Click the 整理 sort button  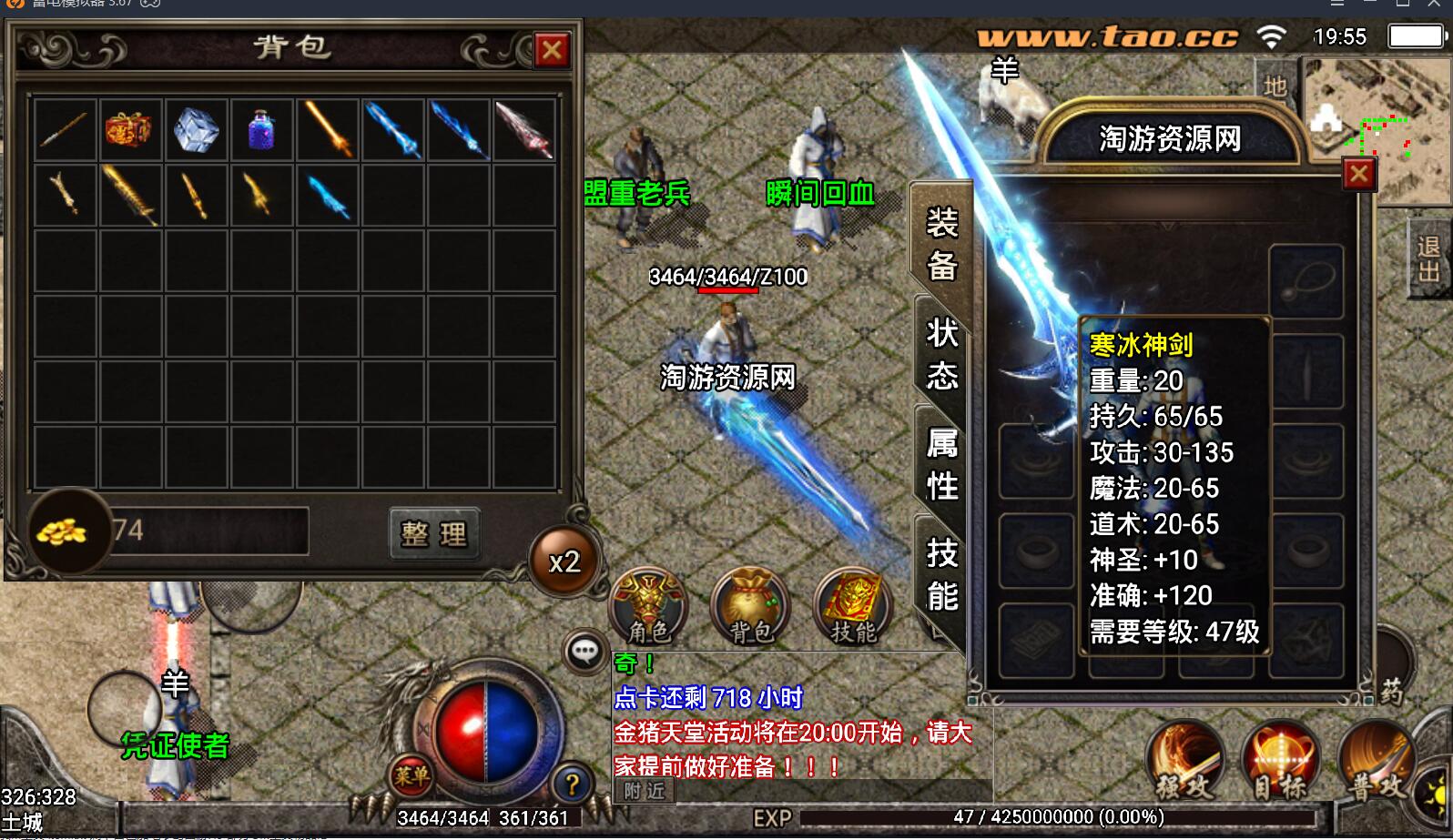[x=433, y=532]
